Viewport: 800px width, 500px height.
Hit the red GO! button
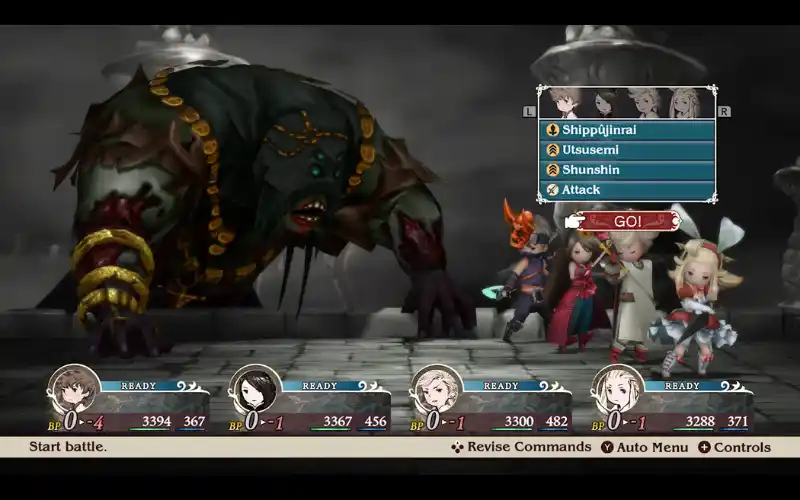[627, 221]
